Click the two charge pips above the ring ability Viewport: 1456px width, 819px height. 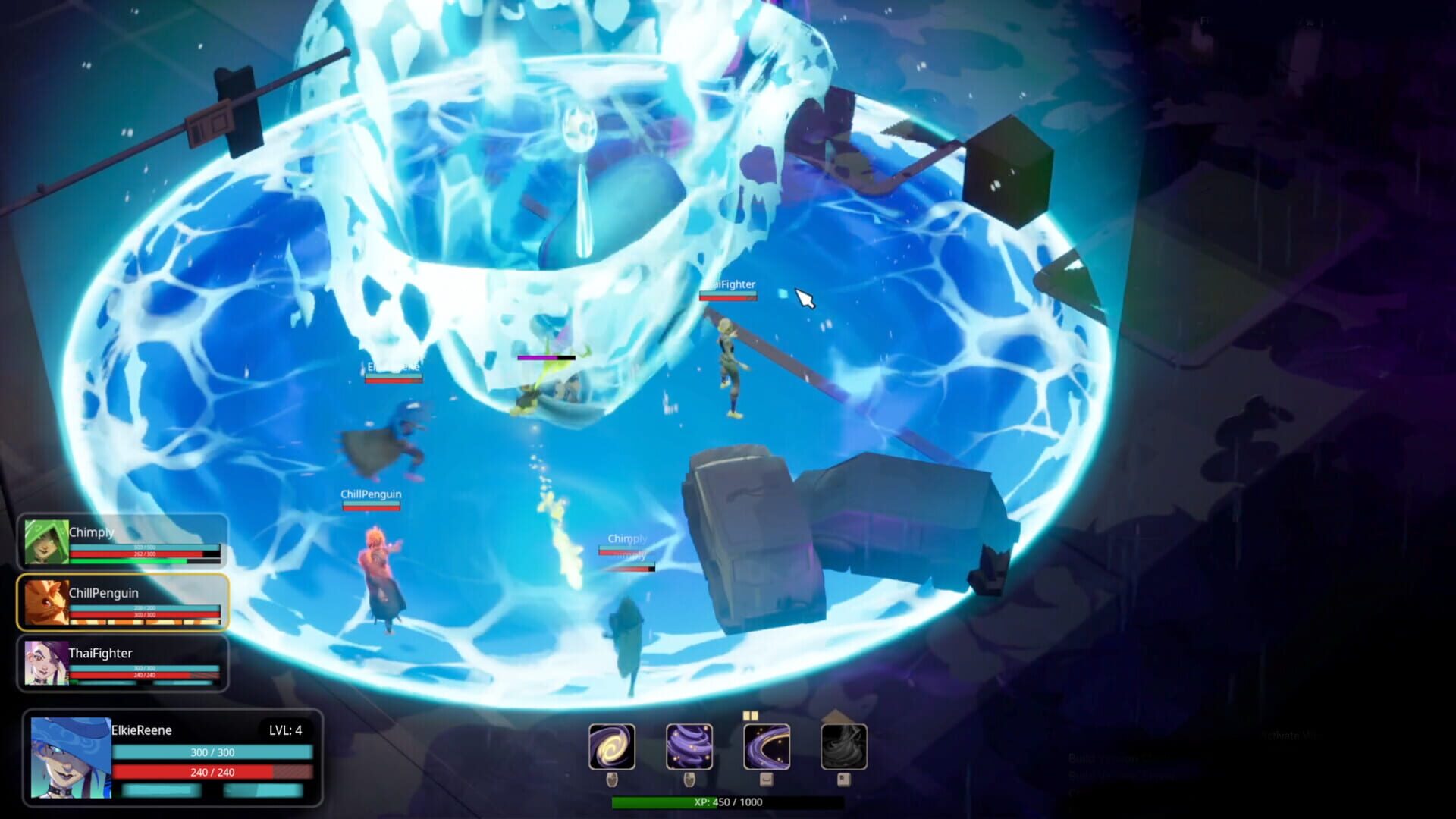pos(750,716)
